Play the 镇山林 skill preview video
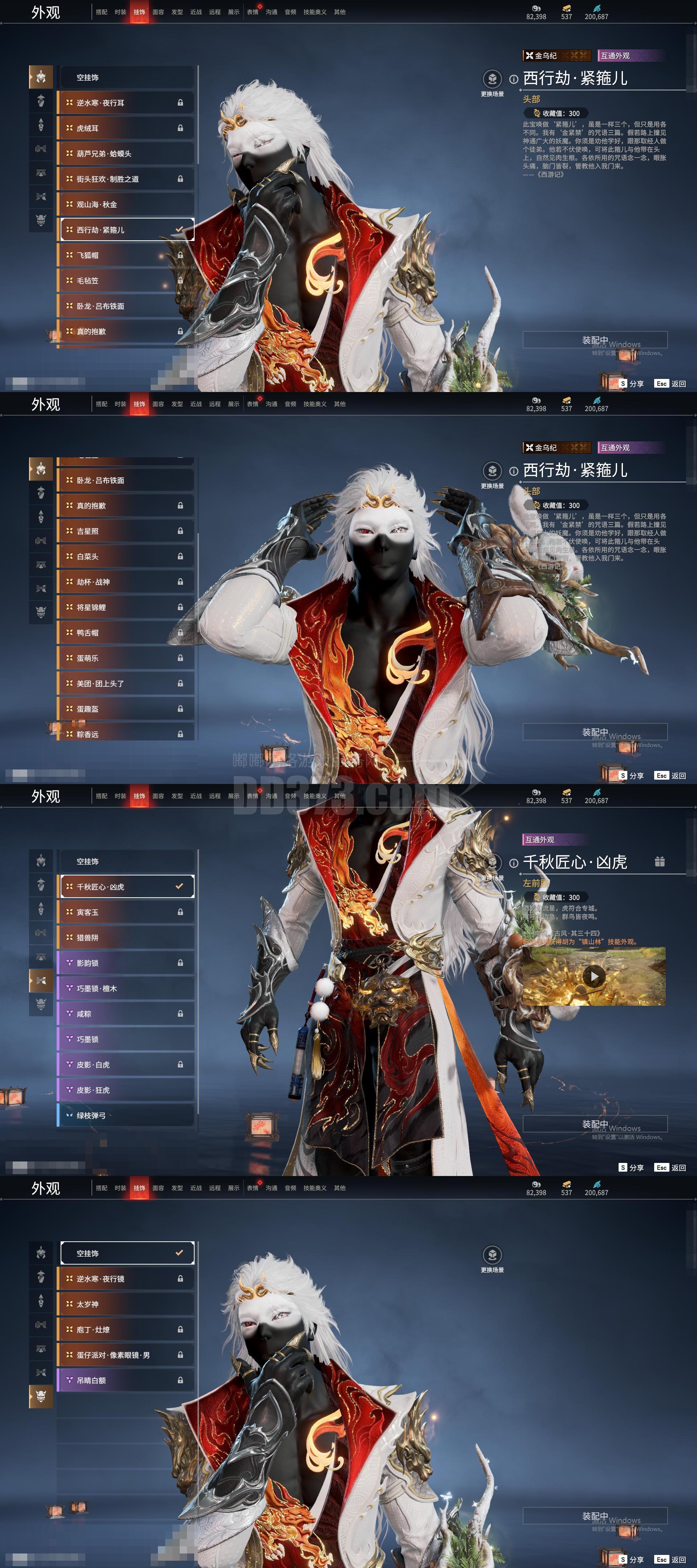This screenshot has width=697, height=1568. 594,976
